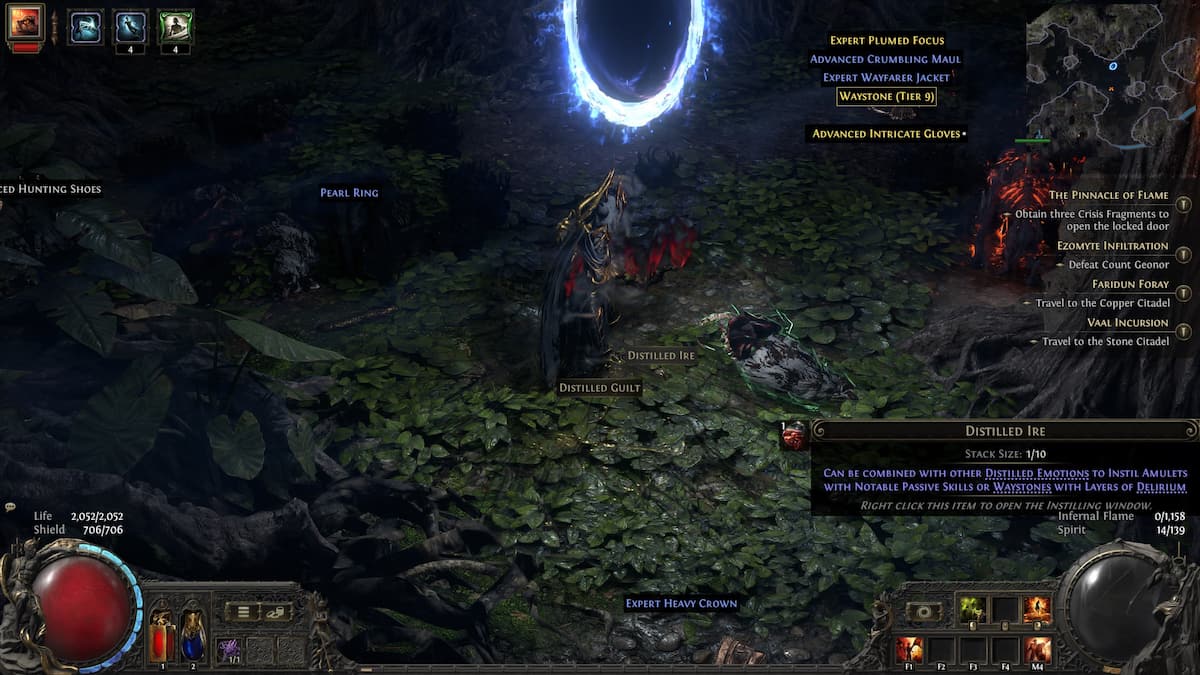
Task: Select the fiery character portrait icon
Action: 24,22
